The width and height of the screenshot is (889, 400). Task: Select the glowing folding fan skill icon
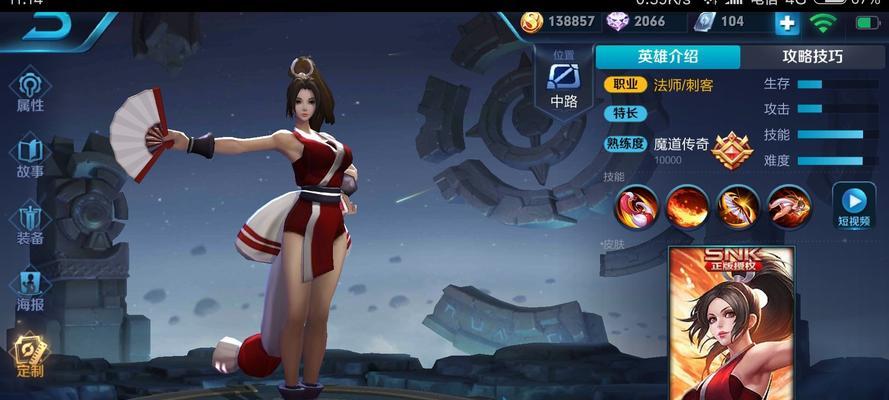(738, 206)
